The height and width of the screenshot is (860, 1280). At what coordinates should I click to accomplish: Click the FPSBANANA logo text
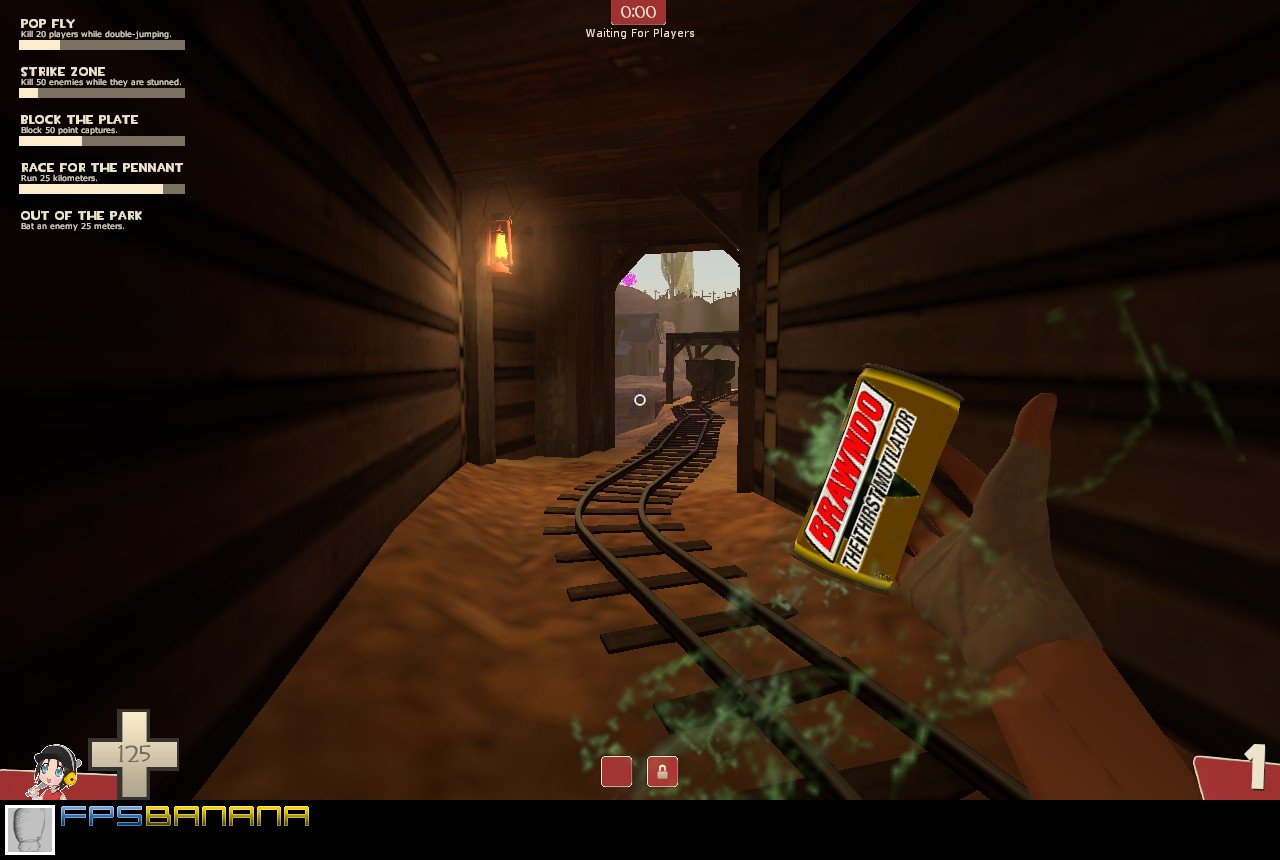pyautogui.click(x=183, y=817)
